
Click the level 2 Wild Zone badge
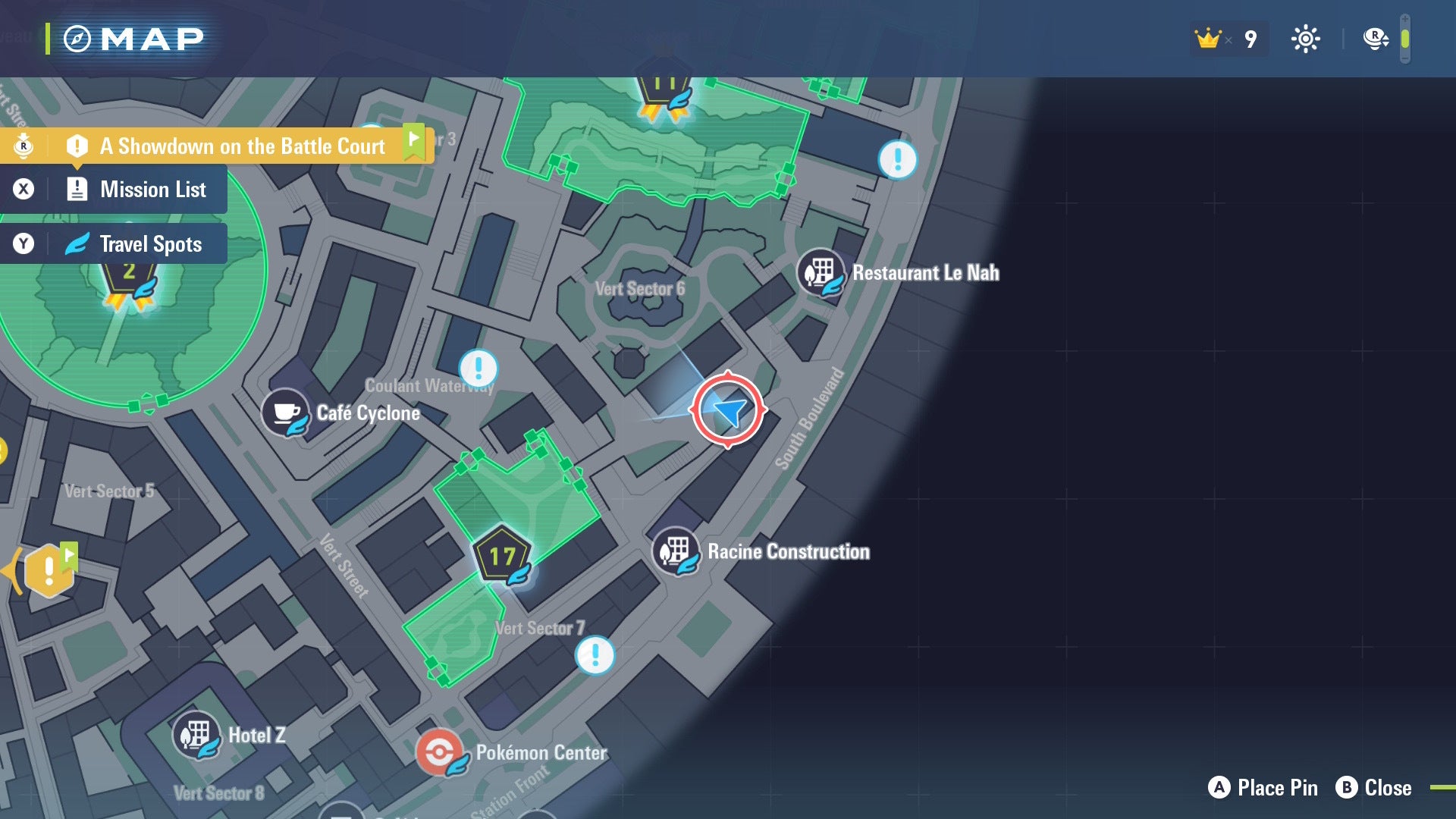click(130, 269)
